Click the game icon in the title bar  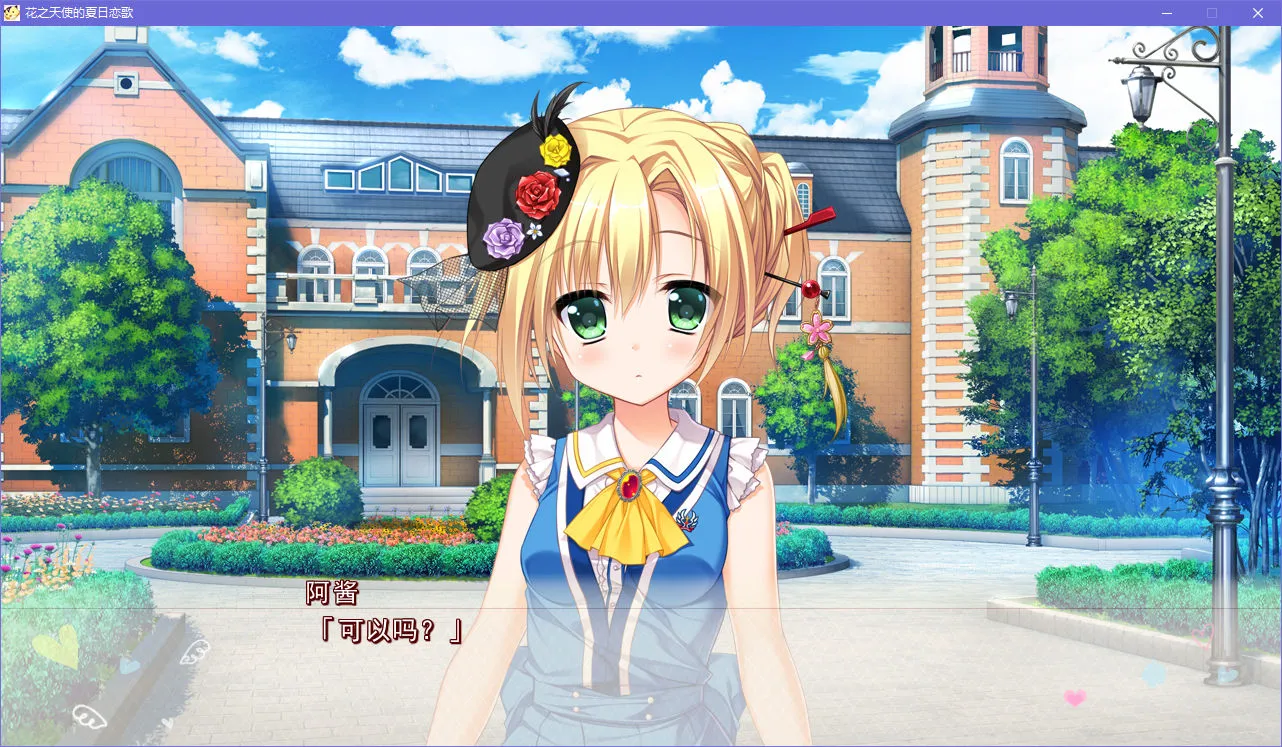pyautogui.click(x=11, y=13)
